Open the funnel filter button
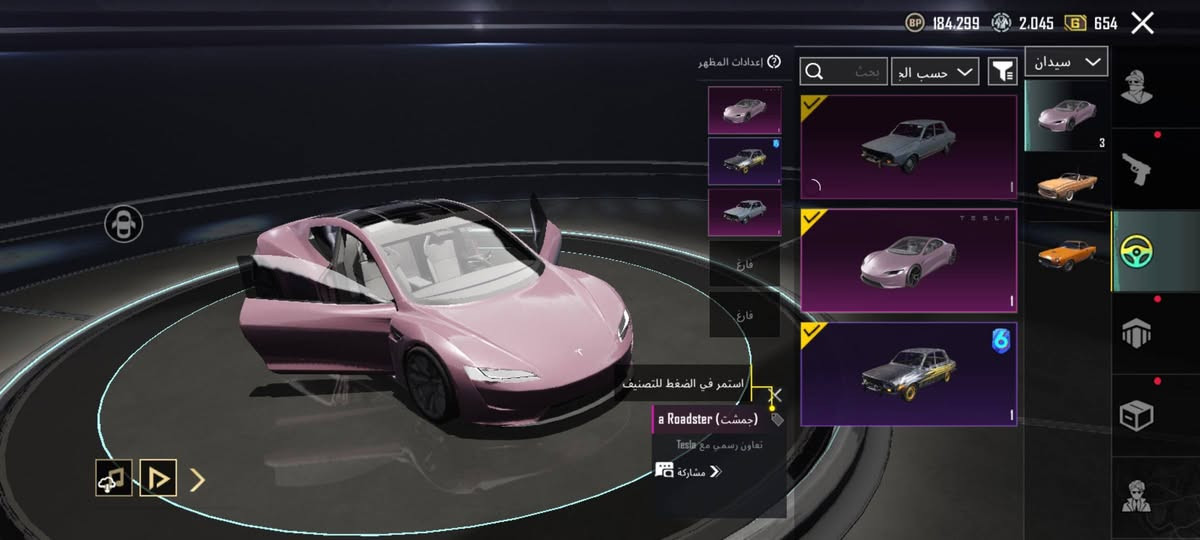1200x540 pixels. coord(1002,71)
